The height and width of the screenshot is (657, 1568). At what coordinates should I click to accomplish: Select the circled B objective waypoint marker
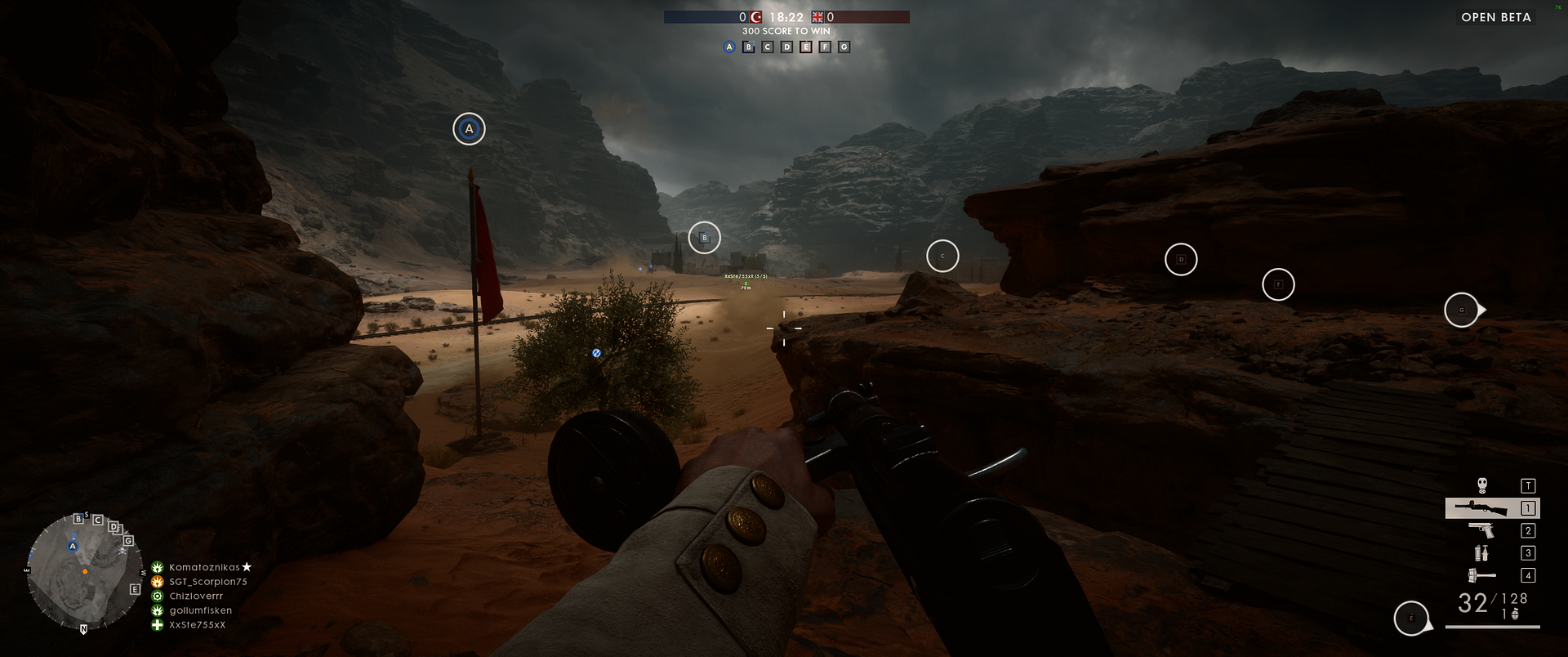pyautogui.click(x=704, y=238)
